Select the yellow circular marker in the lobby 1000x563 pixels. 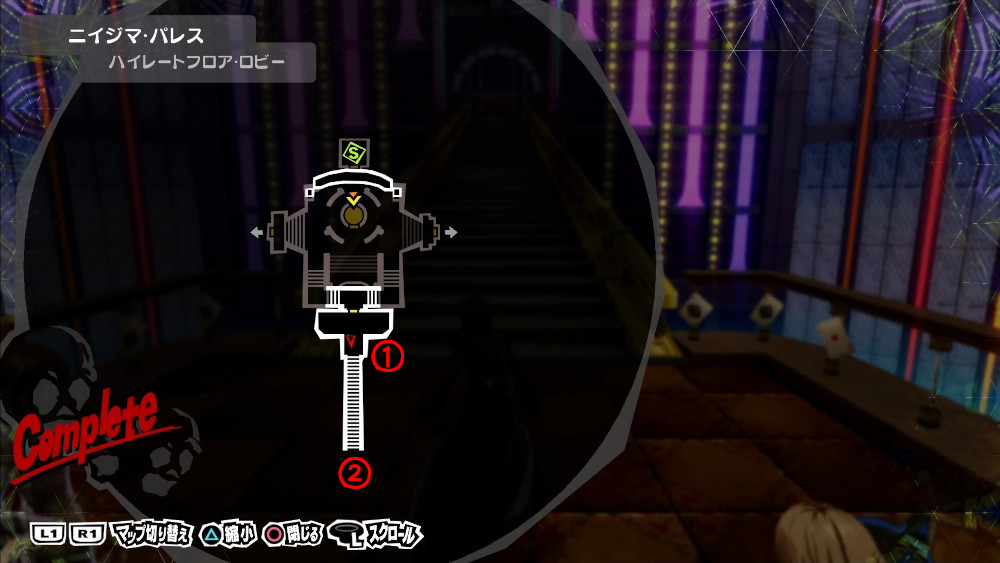coord(353,214)
